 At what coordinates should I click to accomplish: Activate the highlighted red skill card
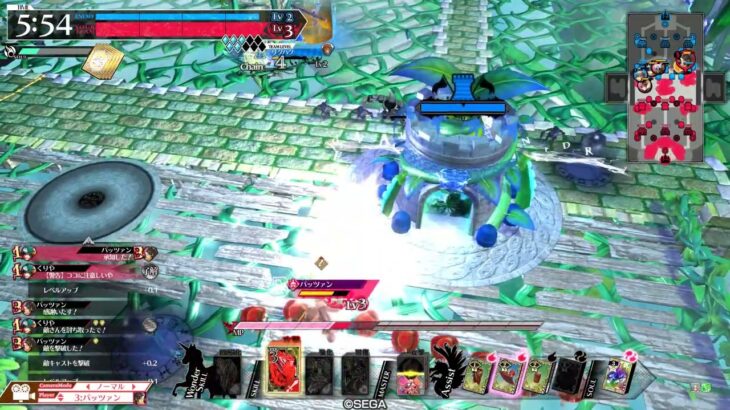tap(283, 373)
